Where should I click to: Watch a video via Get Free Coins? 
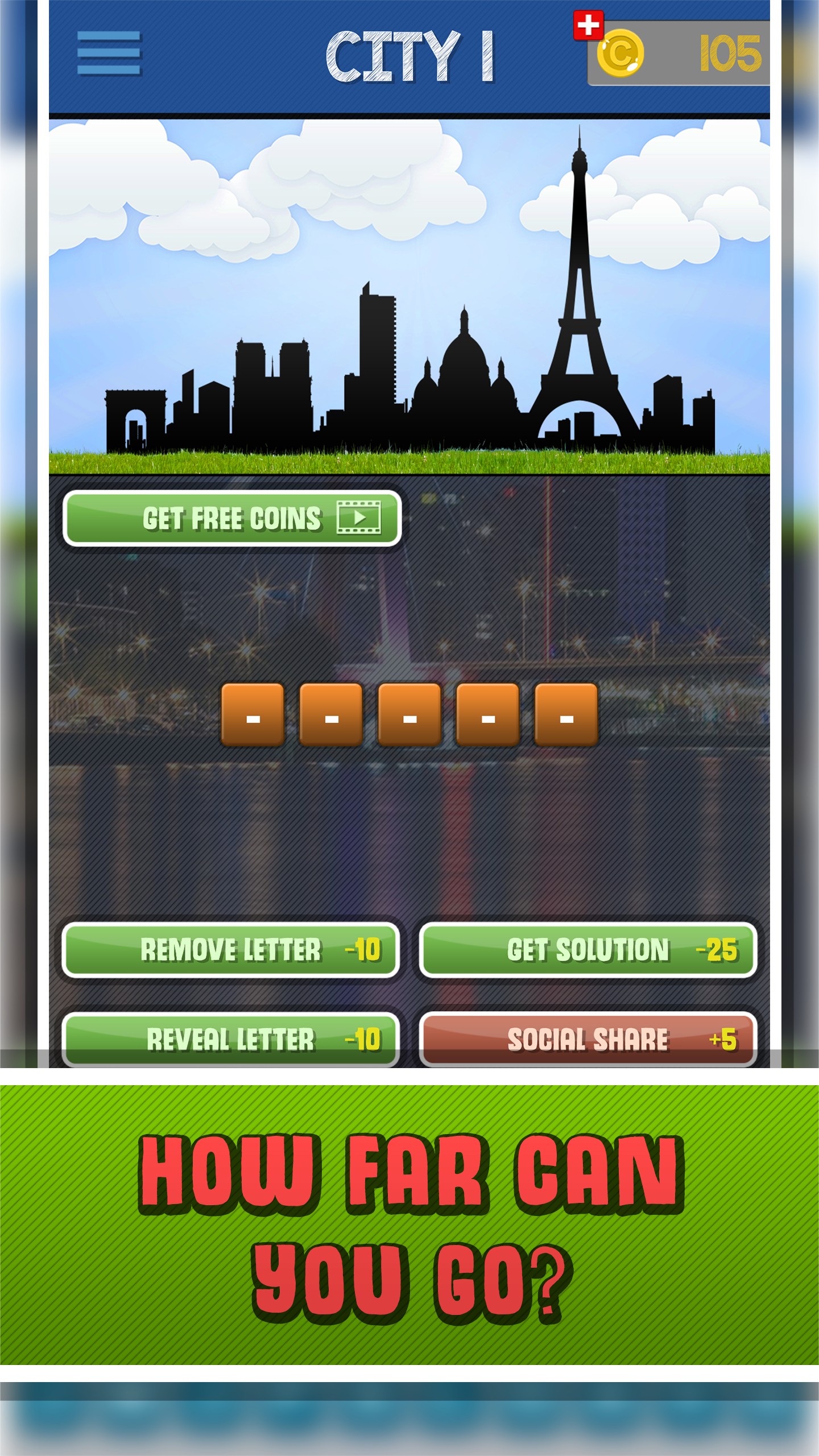click(232, 518)
